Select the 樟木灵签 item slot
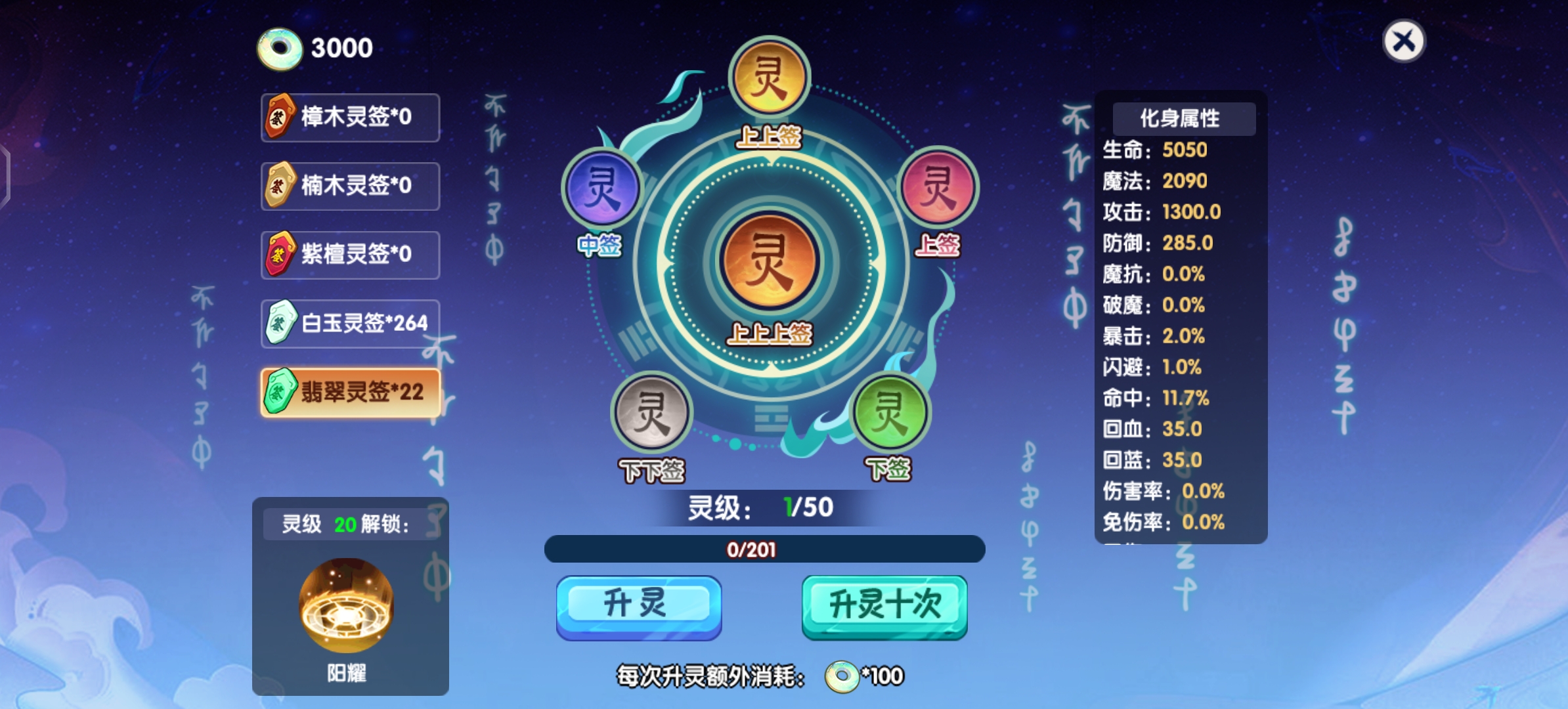This screenshot has width=1568, height=709. pyautogui.click(x=350, y=118)
